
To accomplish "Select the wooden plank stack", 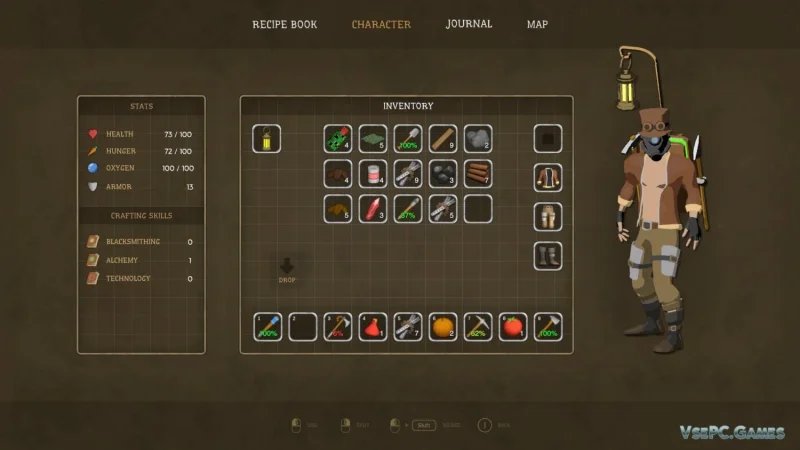I will click(443, 138).
